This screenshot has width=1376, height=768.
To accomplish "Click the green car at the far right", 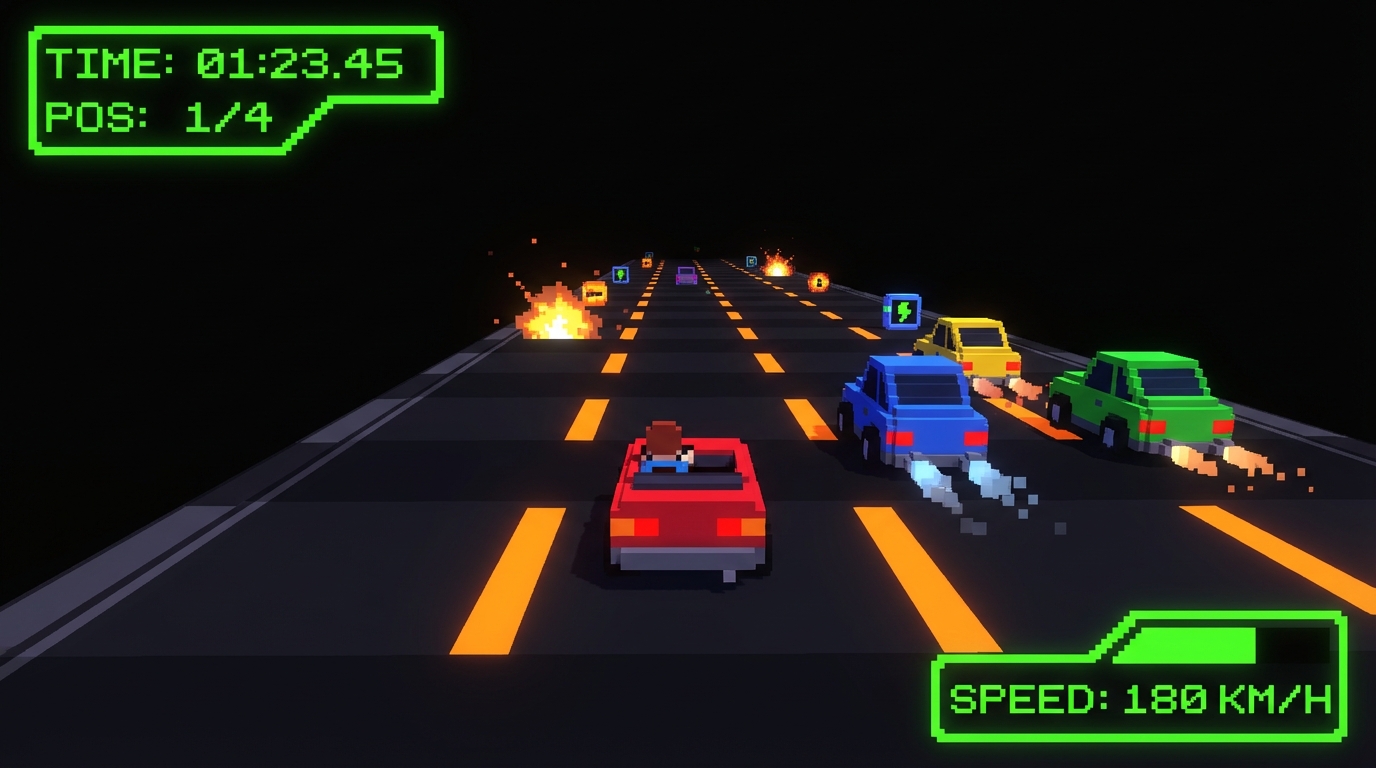I will tap(1145, 400).
